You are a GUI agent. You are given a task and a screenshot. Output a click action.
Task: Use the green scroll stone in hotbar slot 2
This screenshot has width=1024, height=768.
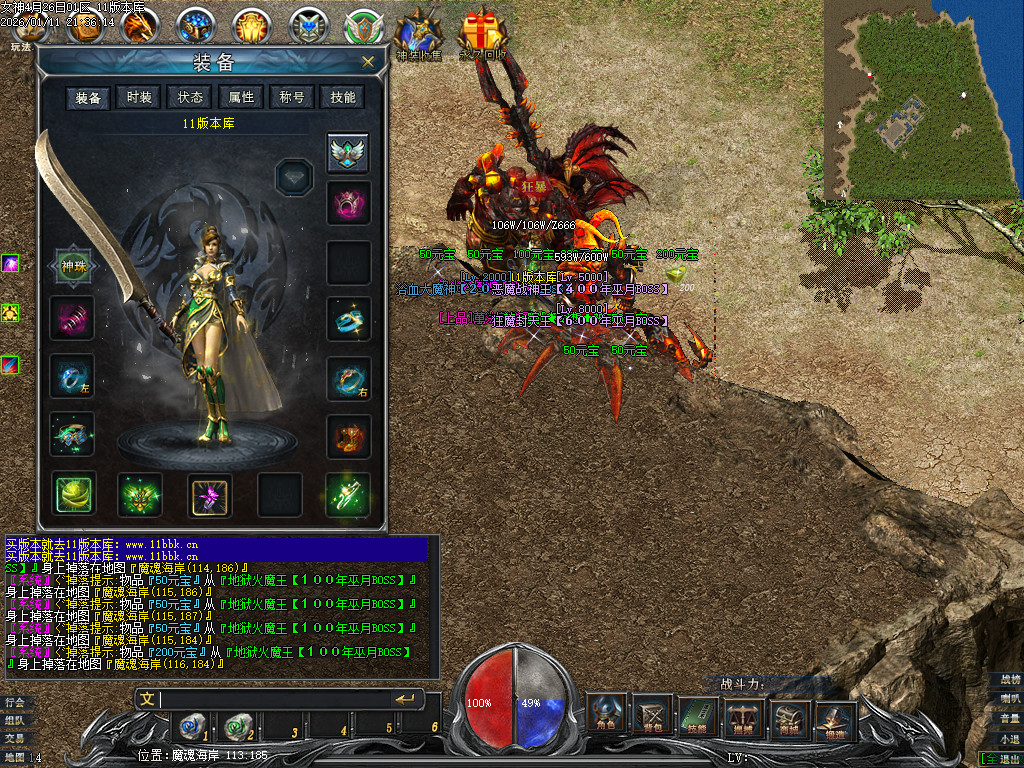coord(237,726)
